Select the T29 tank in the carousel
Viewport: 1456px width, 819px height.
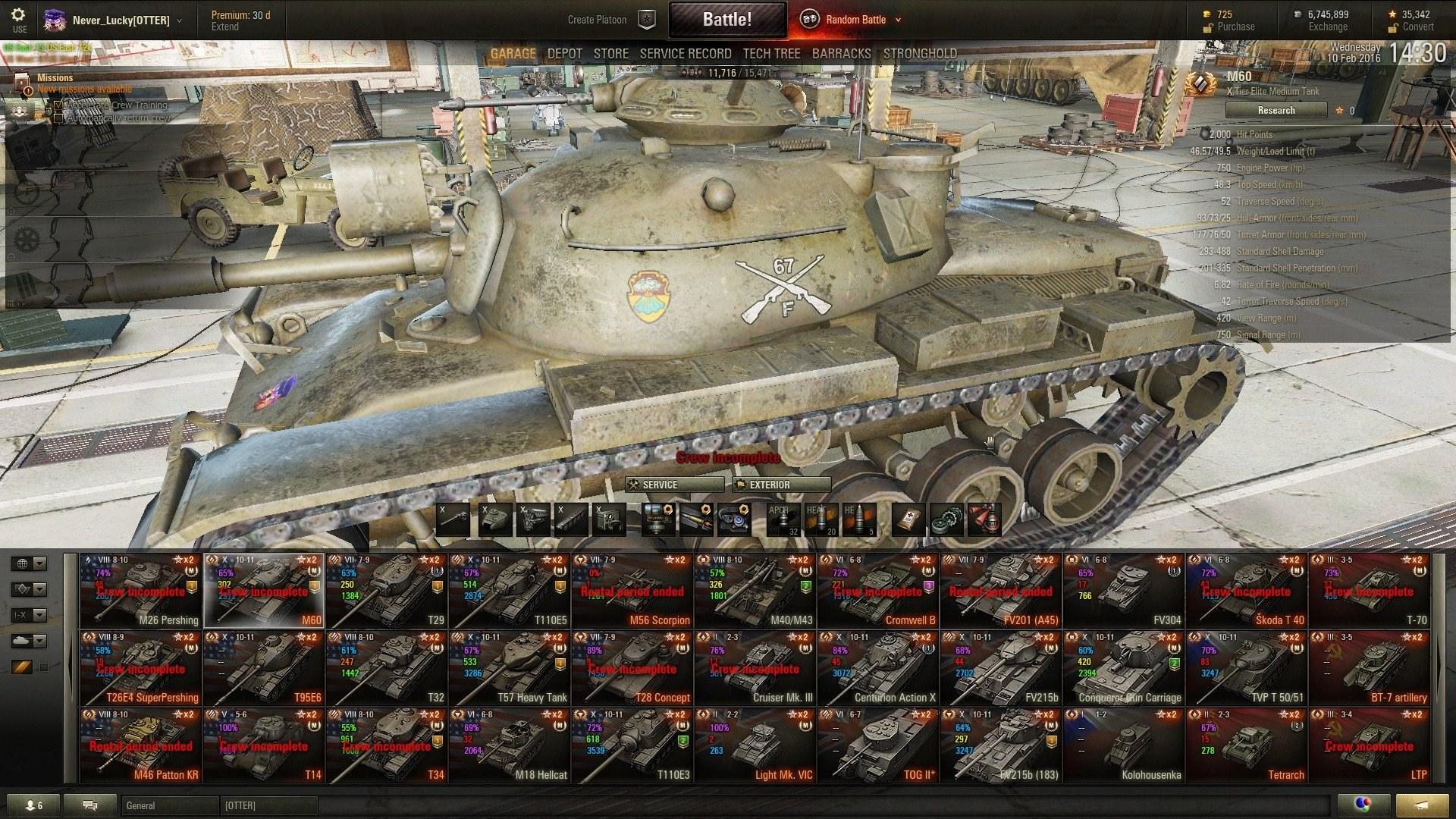(x=387, y=591)
